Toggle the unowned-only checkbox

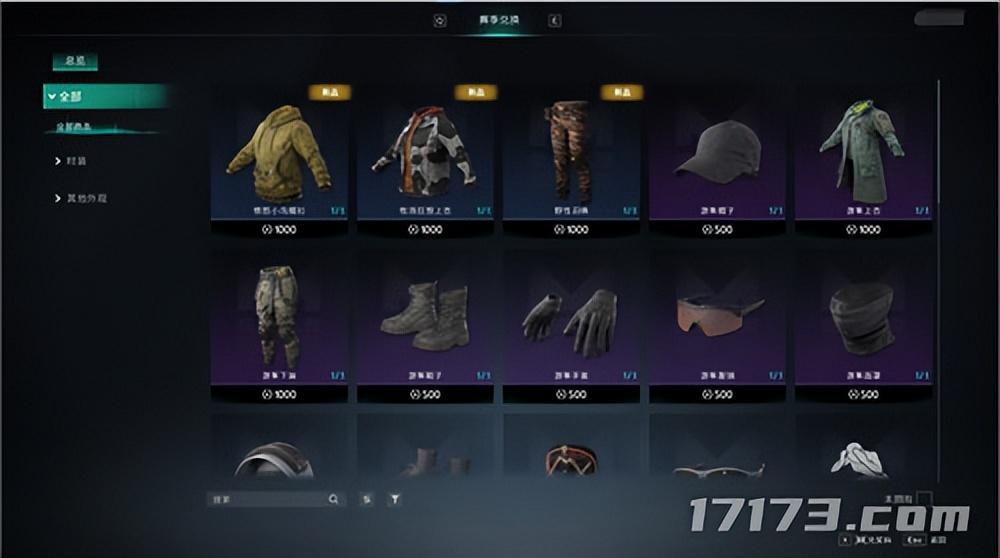(924, 498)
